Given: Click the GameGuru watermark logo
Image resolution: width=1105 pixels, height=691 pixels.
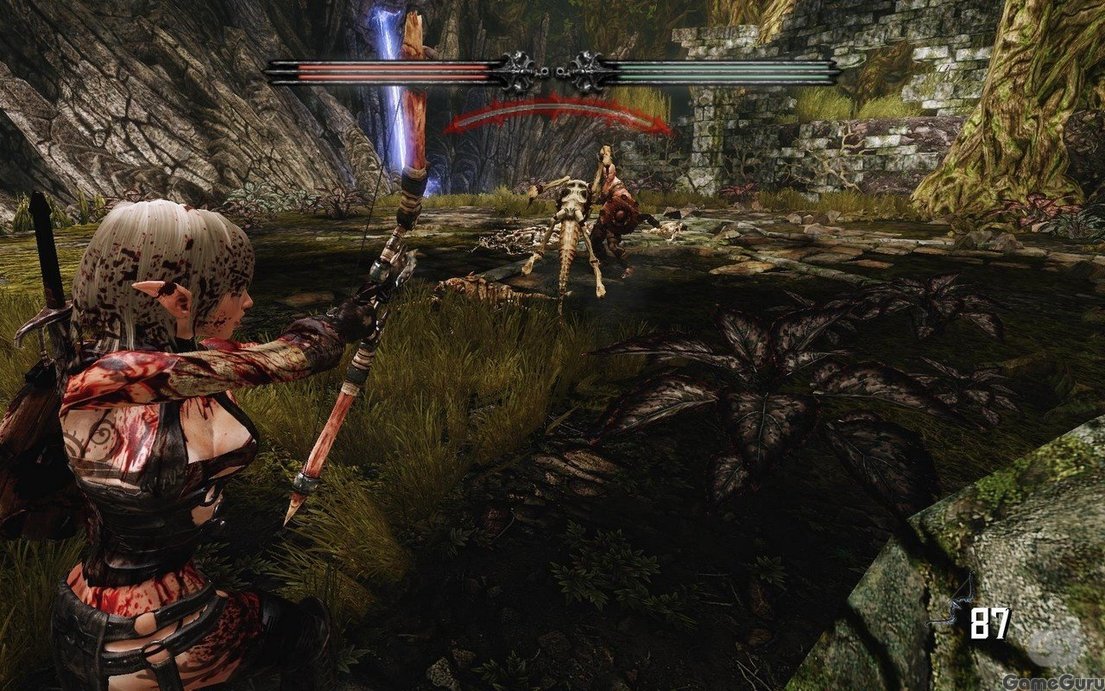Looking at the screenshot, I should click(x=1050, y=681).
